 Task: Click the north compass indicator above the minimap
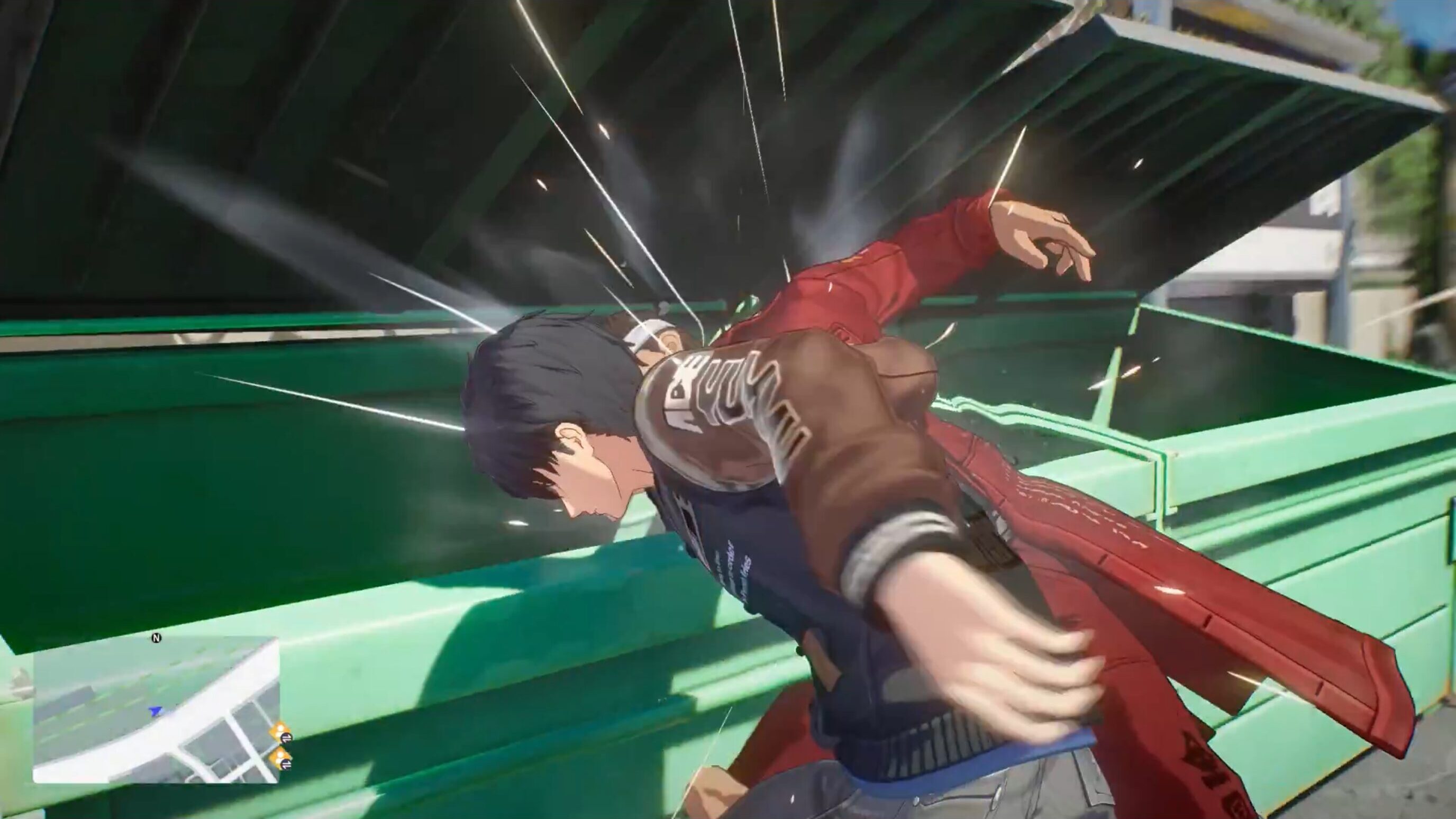[157, 638]
